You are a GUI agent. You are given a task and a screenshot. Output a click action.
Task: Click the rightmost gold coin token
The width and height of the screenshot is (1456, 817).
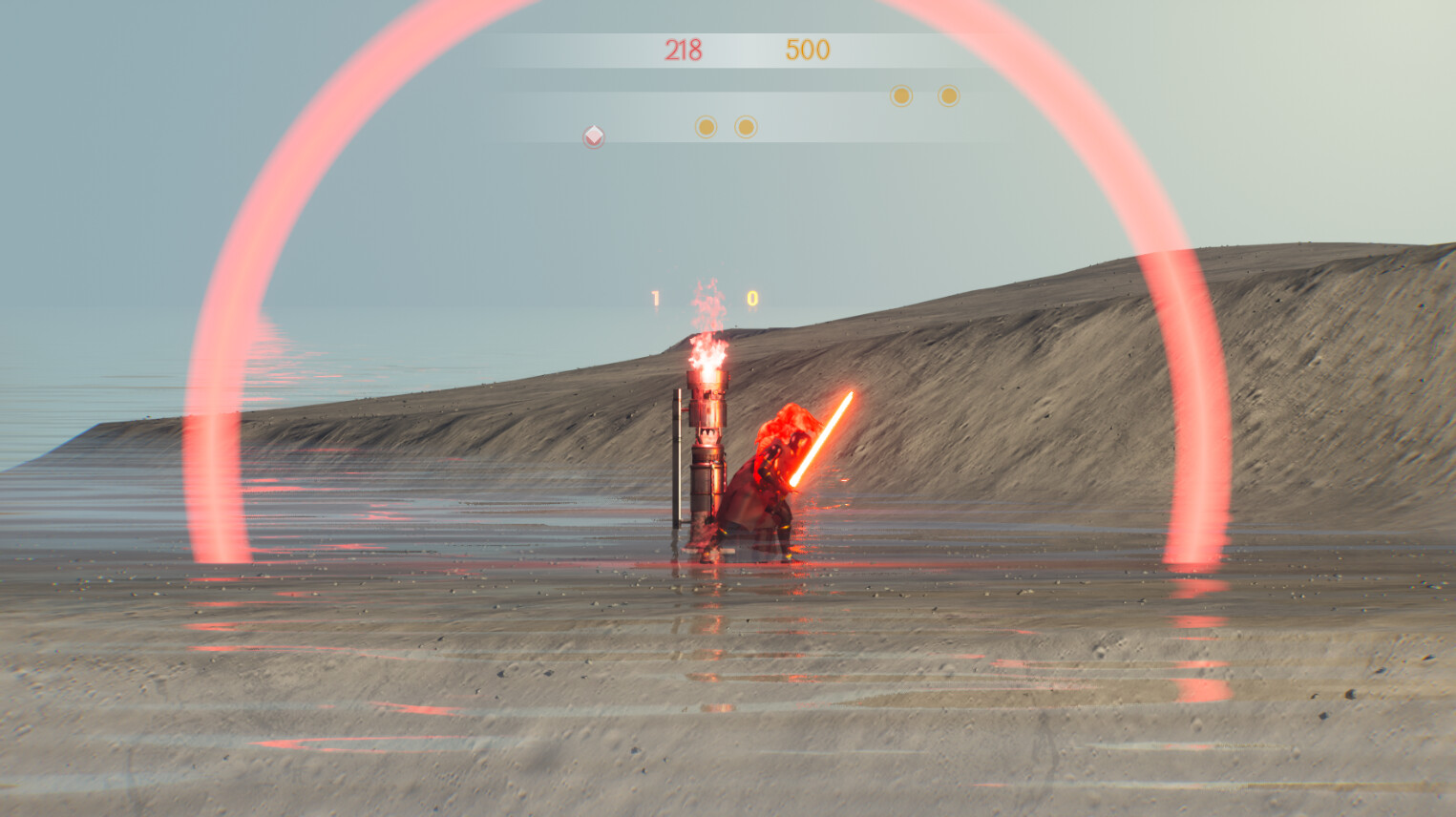(946, 95)
